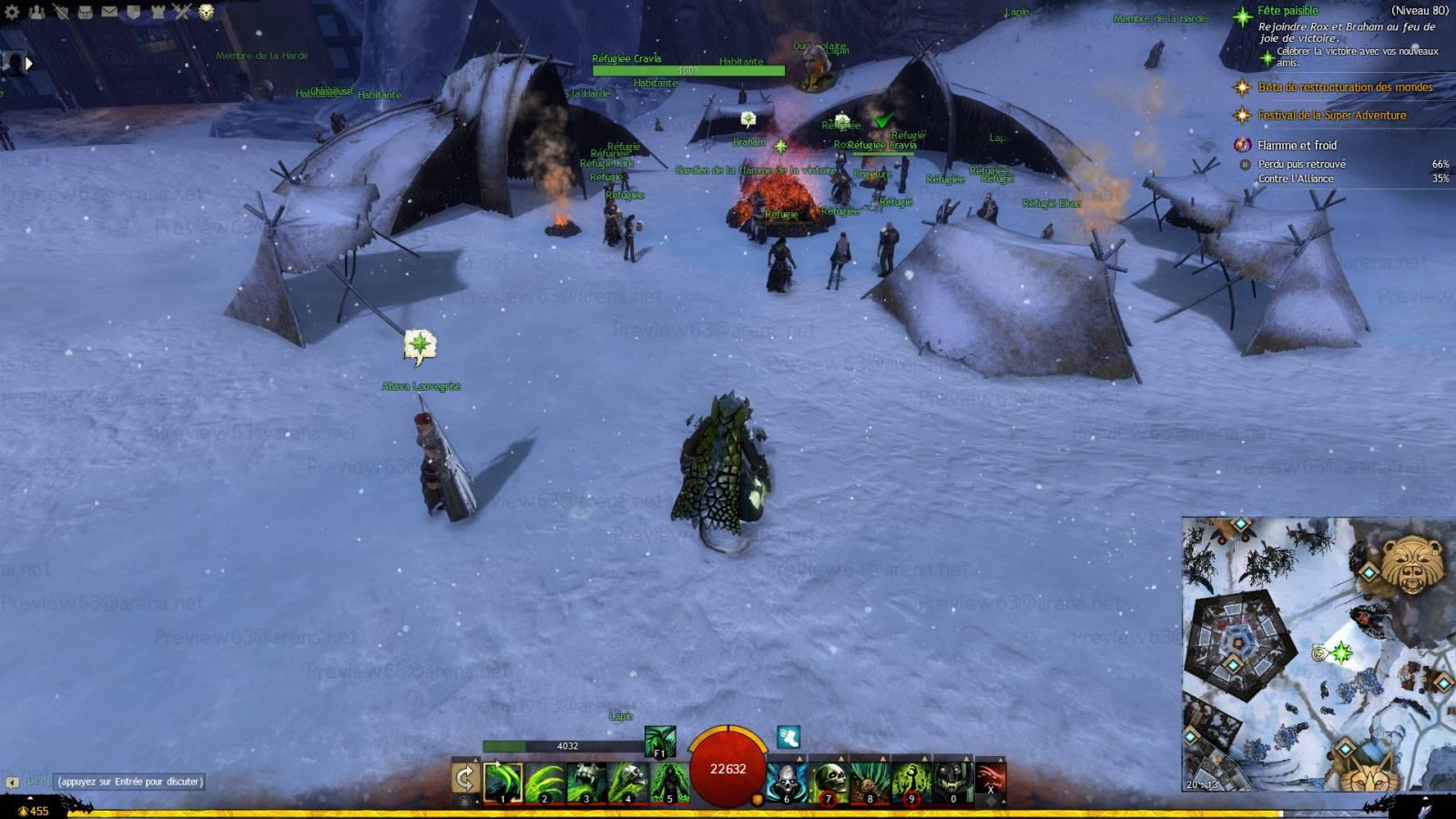Viewport: 1456px width, 819px height.
Task: Open the game menu gear icon
Action: (12, 12)
